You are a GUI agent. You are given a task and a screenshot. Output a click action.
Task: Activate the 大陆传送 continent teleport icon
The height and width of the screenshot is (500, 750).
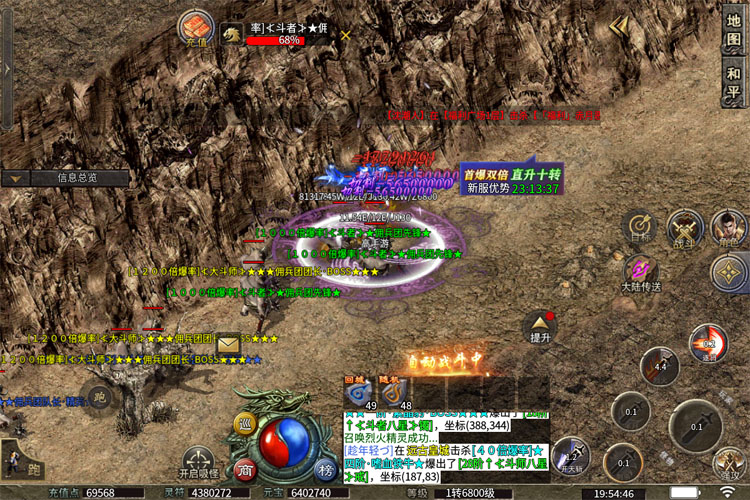(640, 272)
